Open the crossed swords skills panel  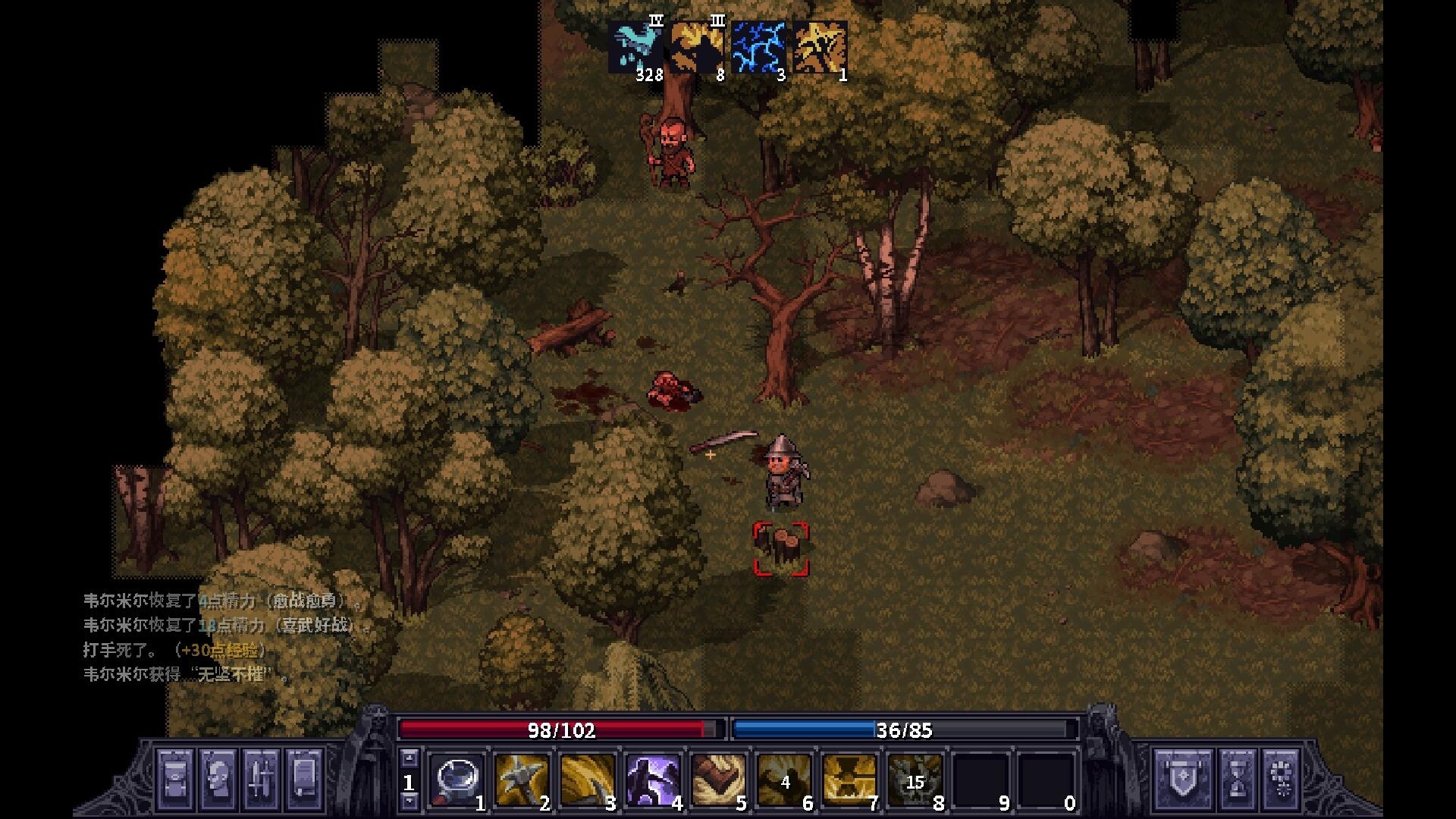[260, 779]
